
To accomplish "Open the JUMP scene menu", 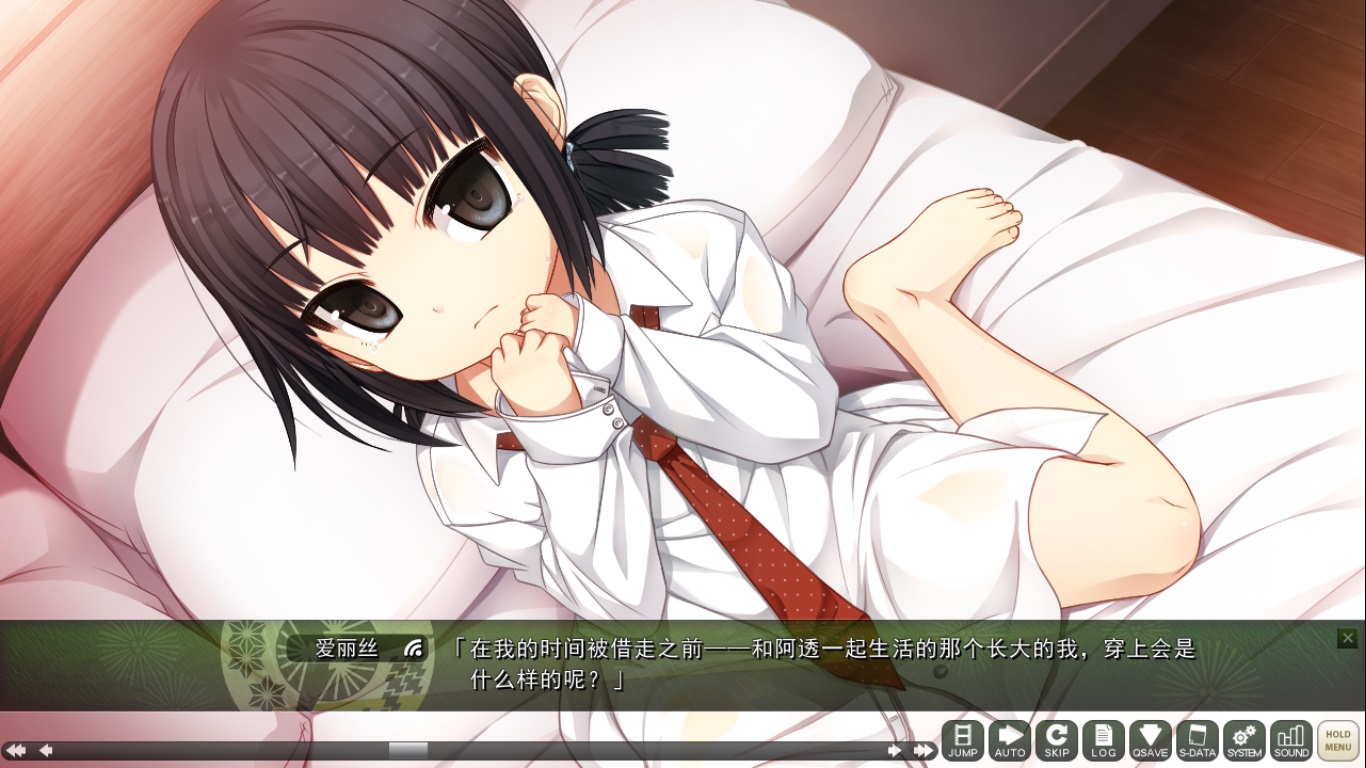I will [963, 741].
